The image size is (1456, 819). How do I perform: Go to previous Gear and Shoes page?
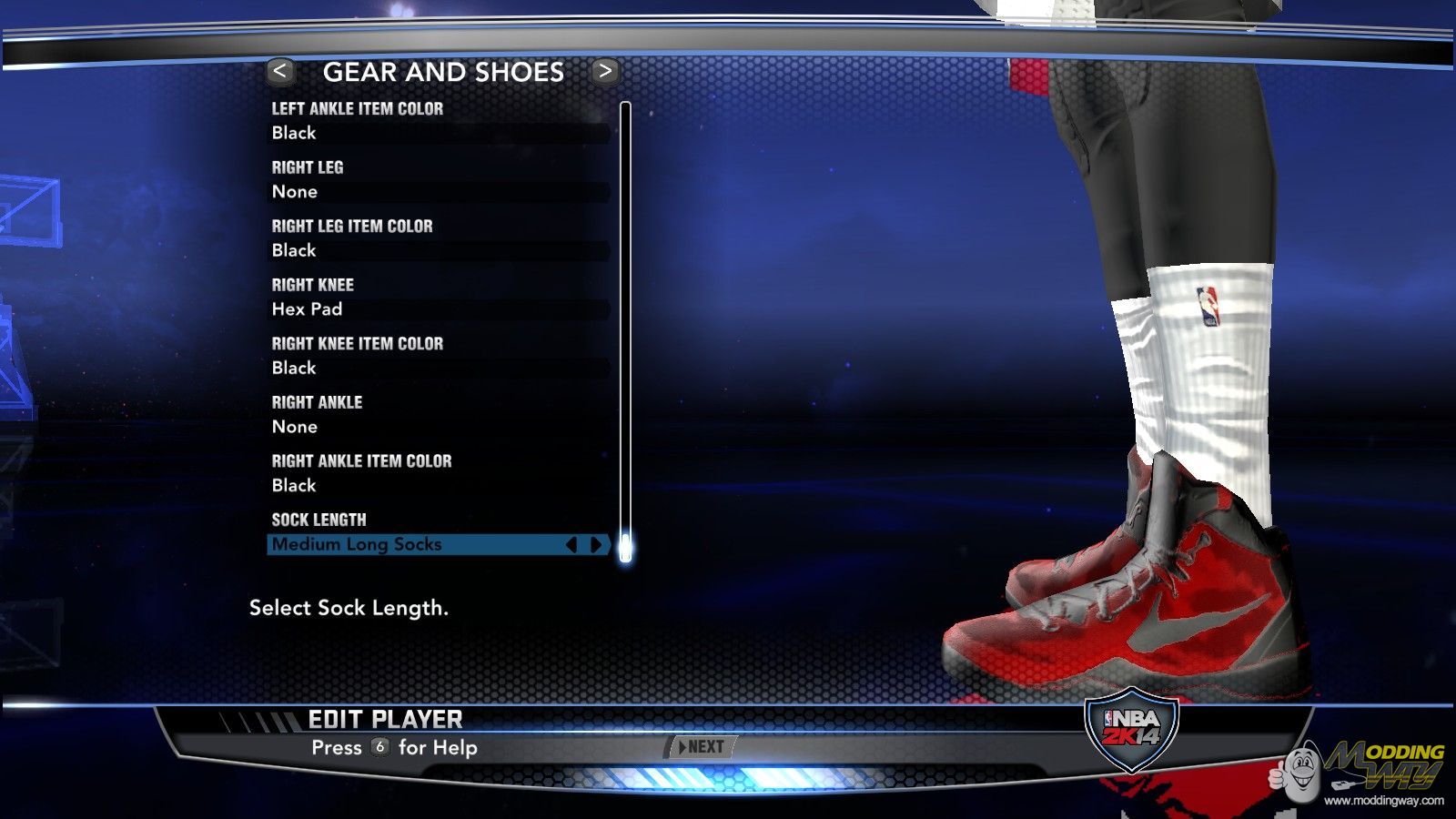point(279,71)
